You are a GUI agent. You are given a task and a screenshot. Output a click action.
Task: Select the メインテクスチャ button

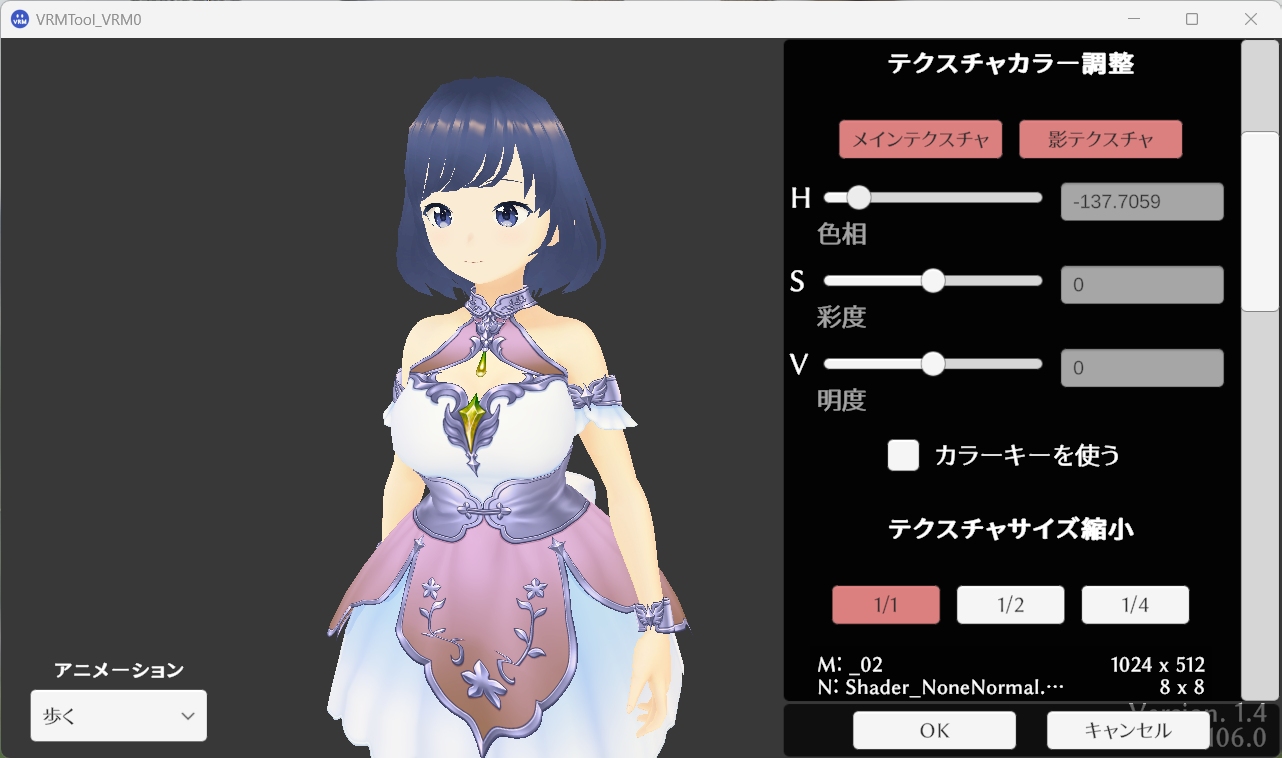[920, 139]
